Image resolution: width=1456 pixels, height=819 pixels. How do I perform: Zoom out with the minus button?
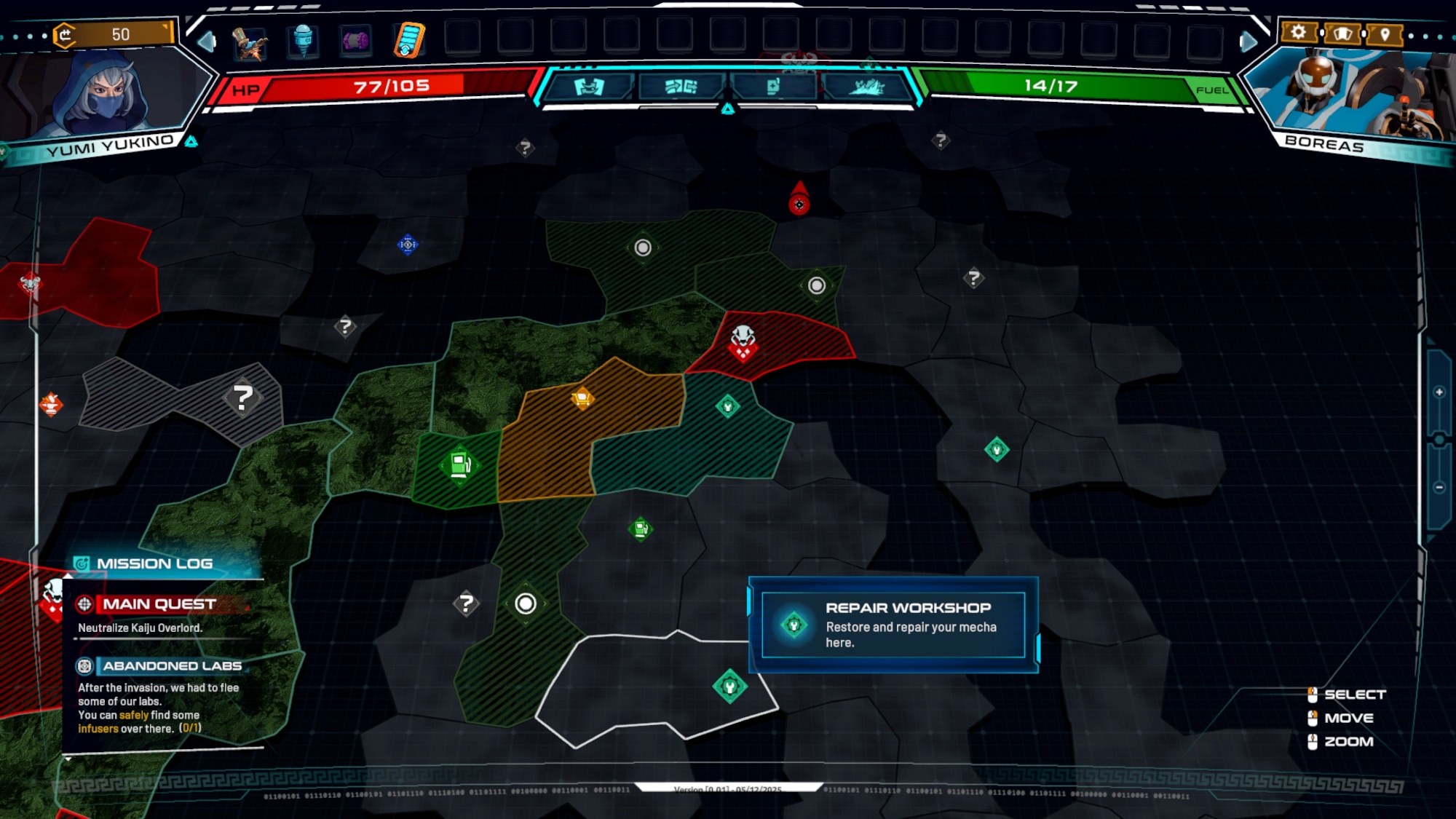1439,488
